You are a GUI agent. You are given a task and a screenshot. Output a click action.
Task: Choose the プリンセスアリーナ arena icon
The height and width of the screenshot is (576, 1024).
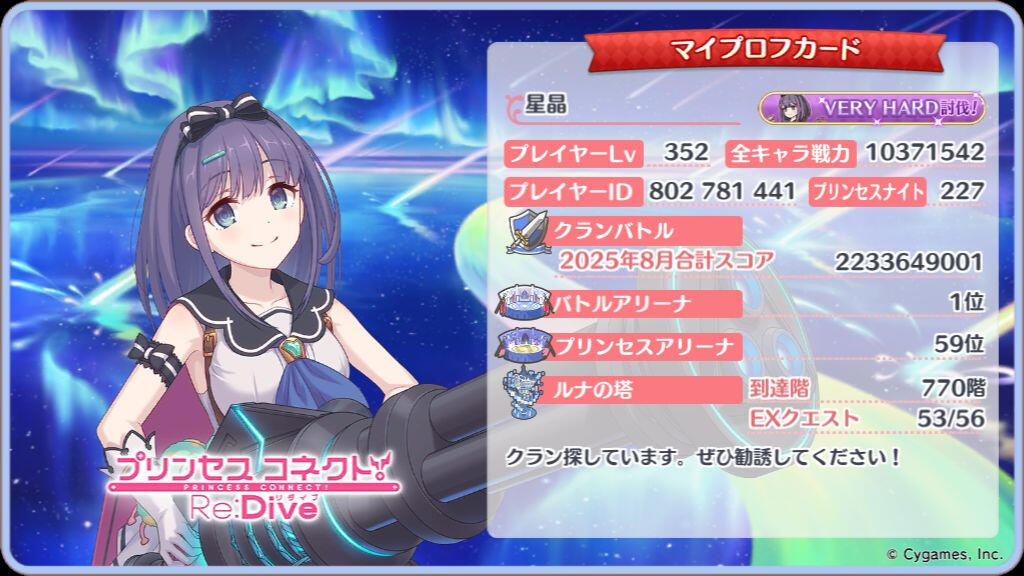[x=525, y=345]
